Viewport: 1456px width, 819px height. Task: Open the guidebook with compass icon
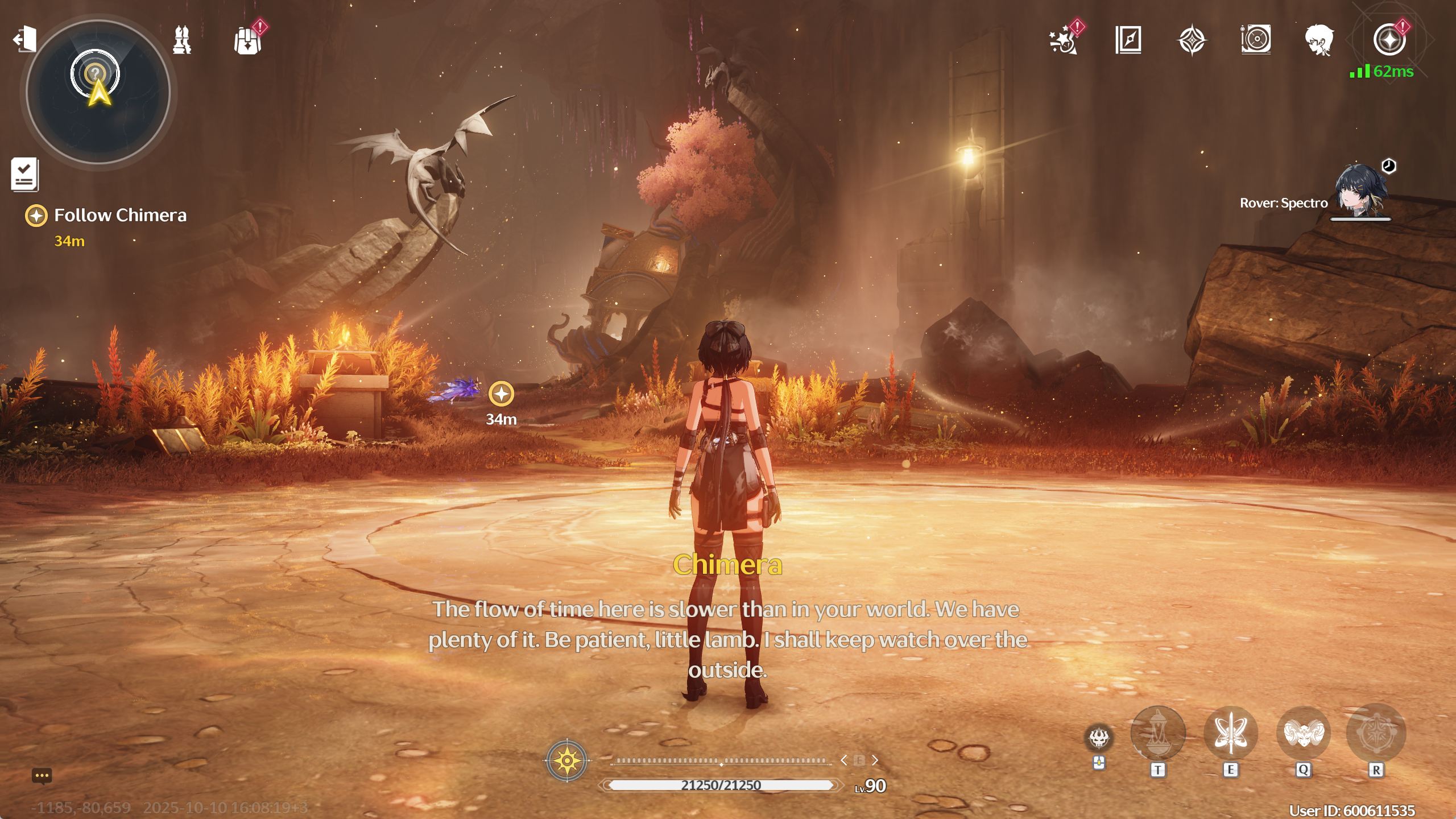[1128, 40]
